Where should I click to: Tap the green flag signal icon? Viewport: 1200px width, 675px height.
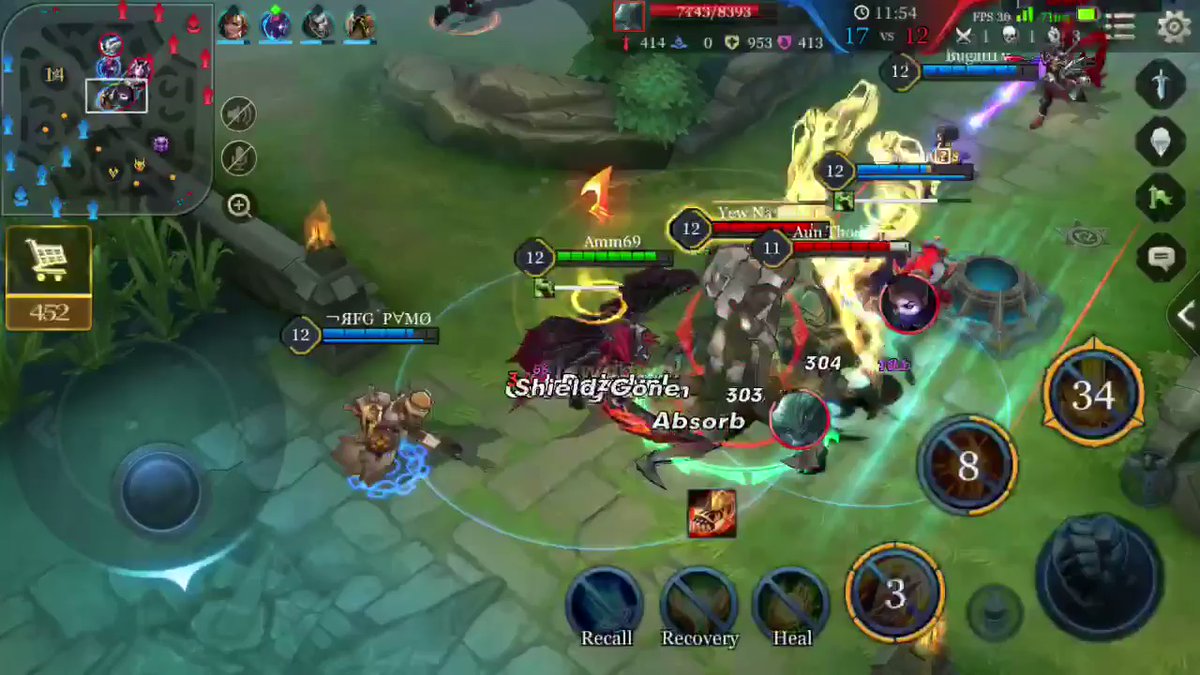tap(1160, 197)
